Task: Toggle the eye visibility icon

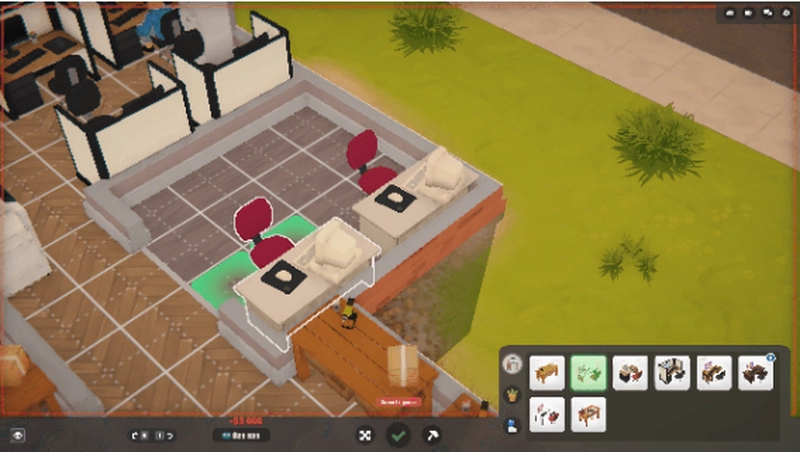Action: (17, 435)
